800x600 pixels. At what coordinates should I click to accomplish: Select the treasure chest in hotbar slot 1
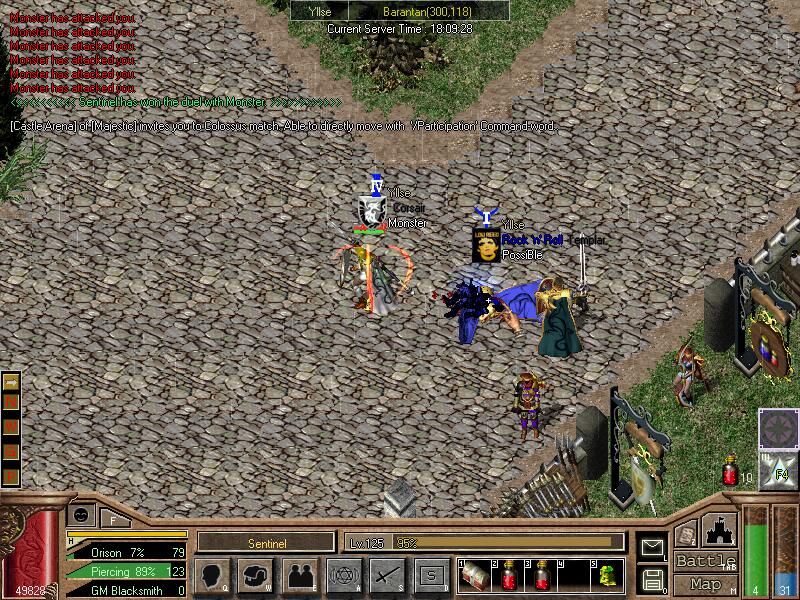tap(475, 574)
